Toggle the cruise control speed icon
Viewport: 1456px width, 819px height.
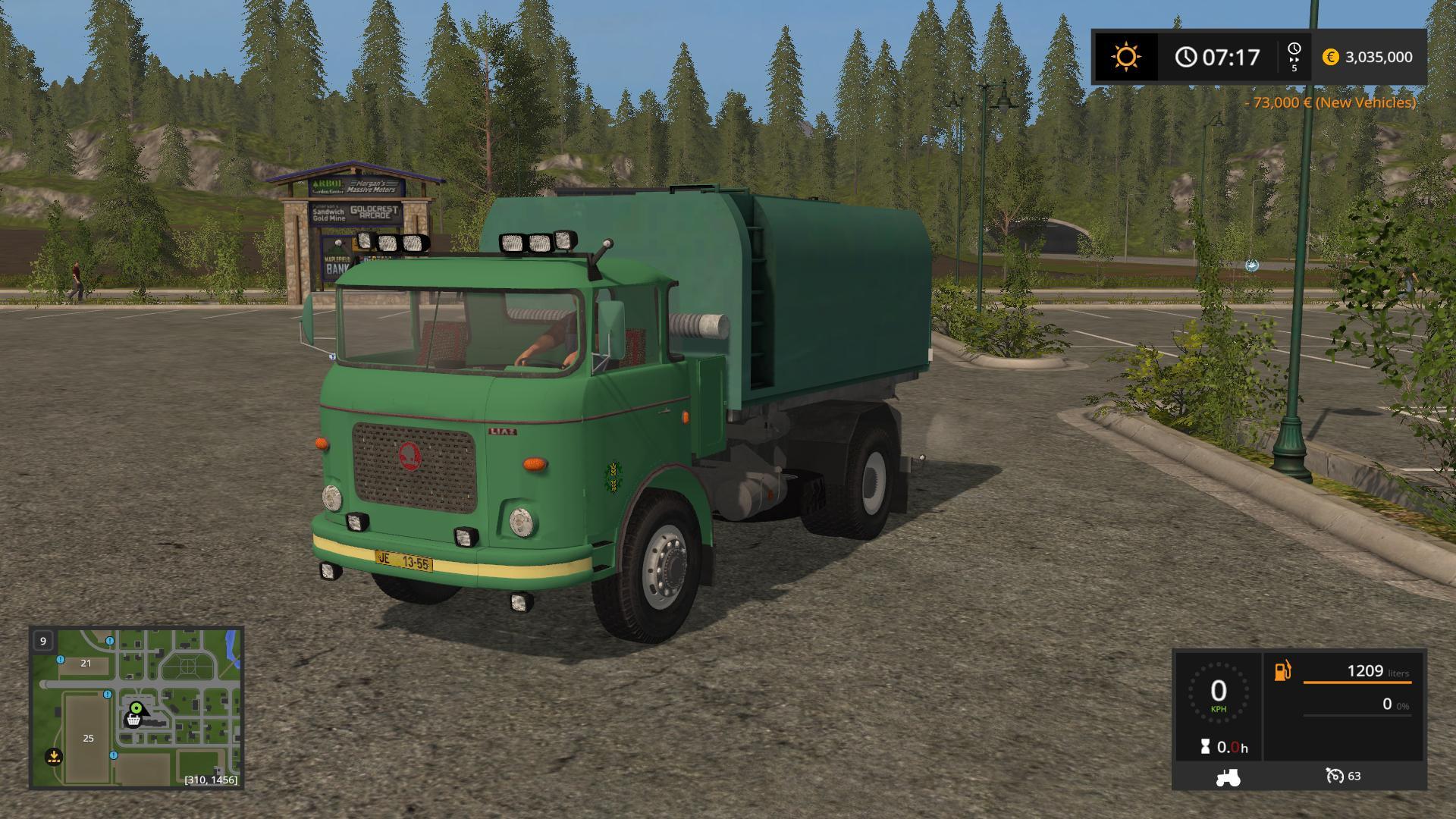(1335, 776)
